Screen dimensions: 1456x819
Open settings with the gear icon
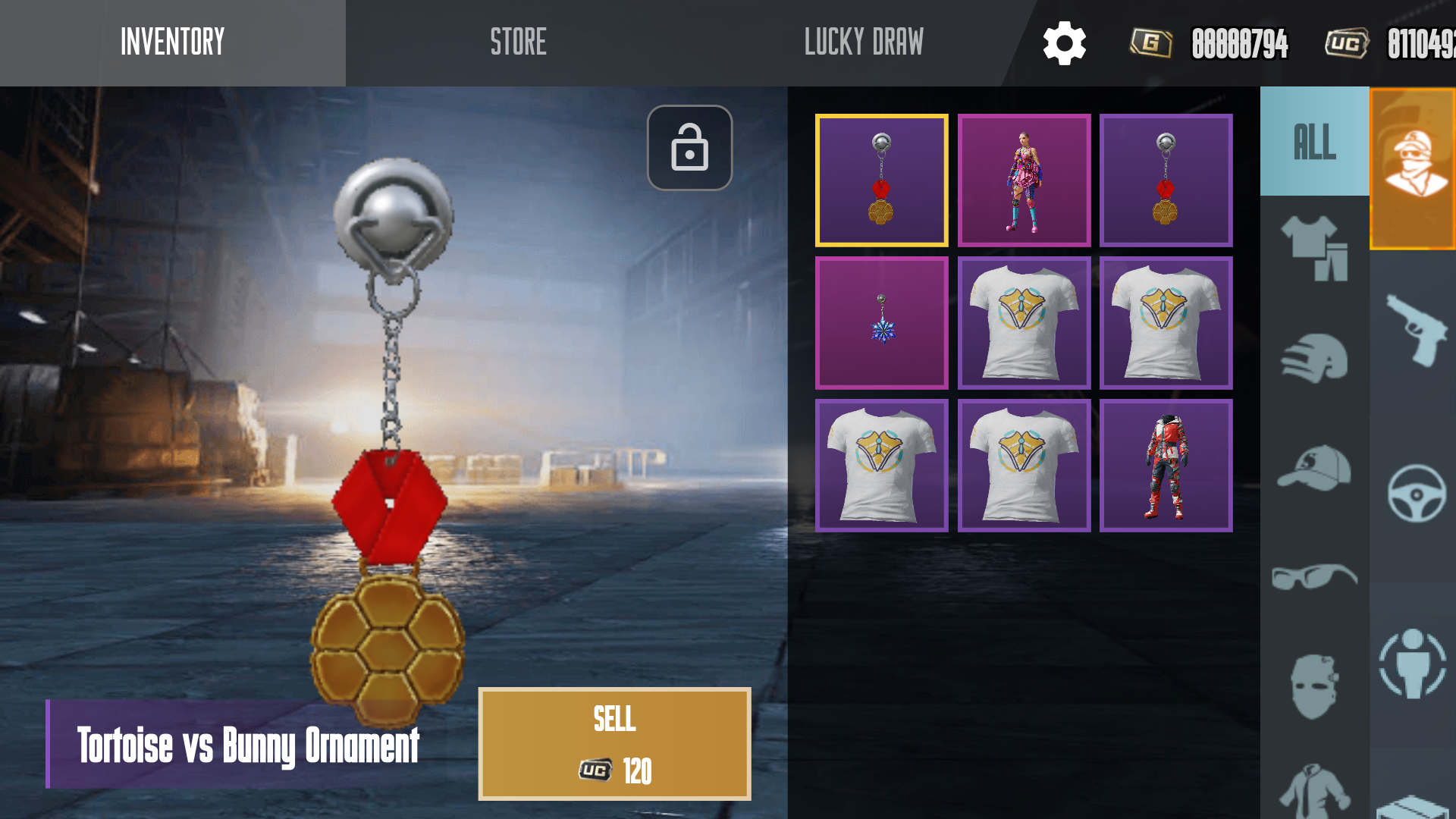click(1064, 43)
